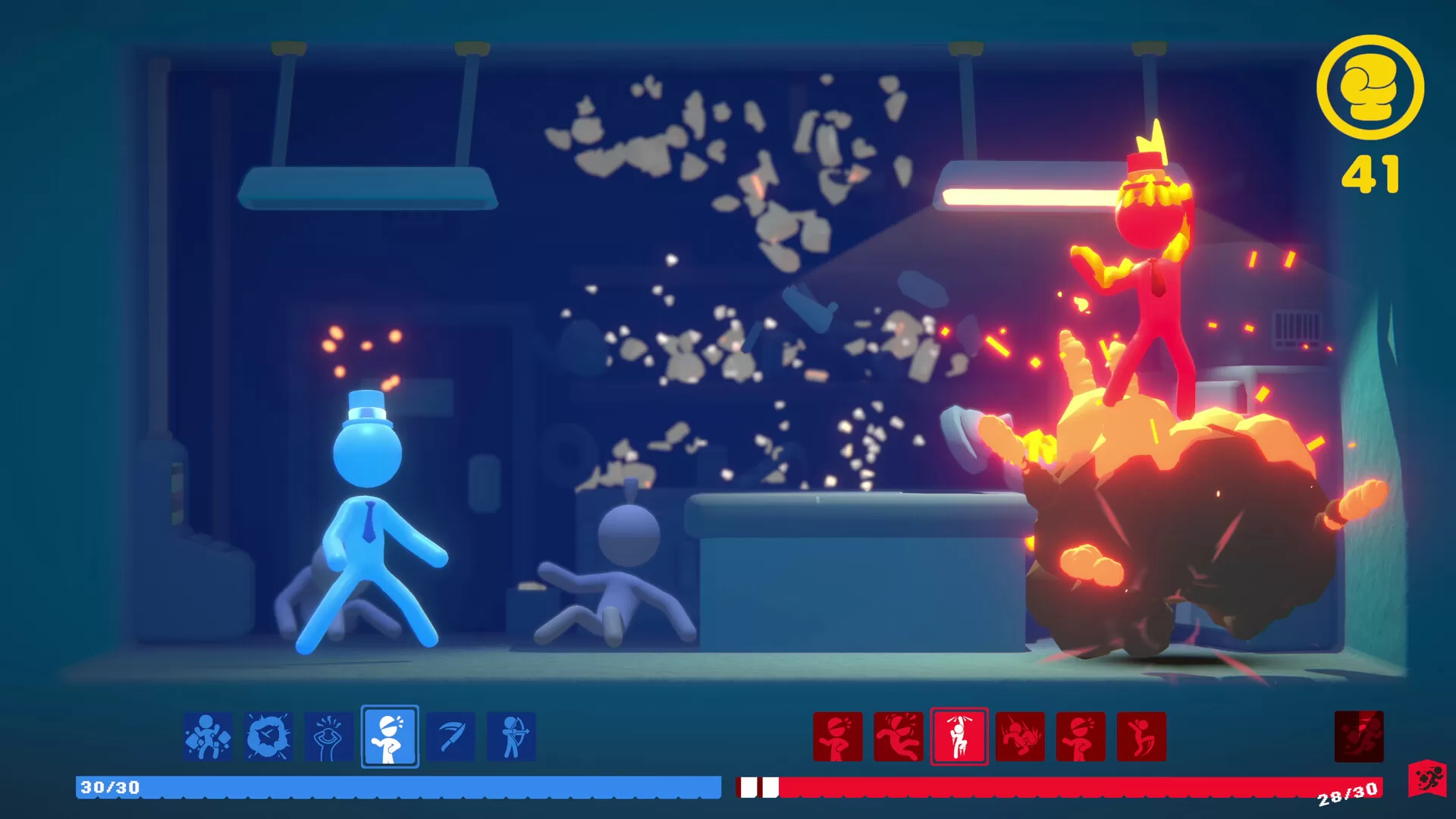Select the blue explosion ability icon
Image resolution: width=1456 pixels, height=819 pixels.
coord(270,738)
